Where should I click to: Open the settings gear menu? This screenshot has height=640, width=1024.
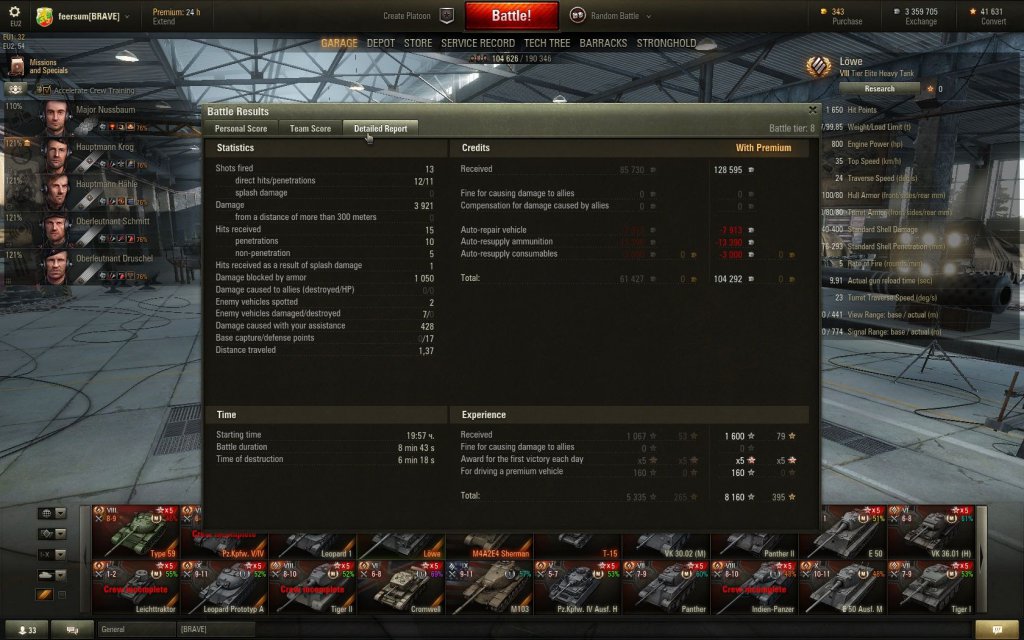pyautogui.click(x=14, y=11)
